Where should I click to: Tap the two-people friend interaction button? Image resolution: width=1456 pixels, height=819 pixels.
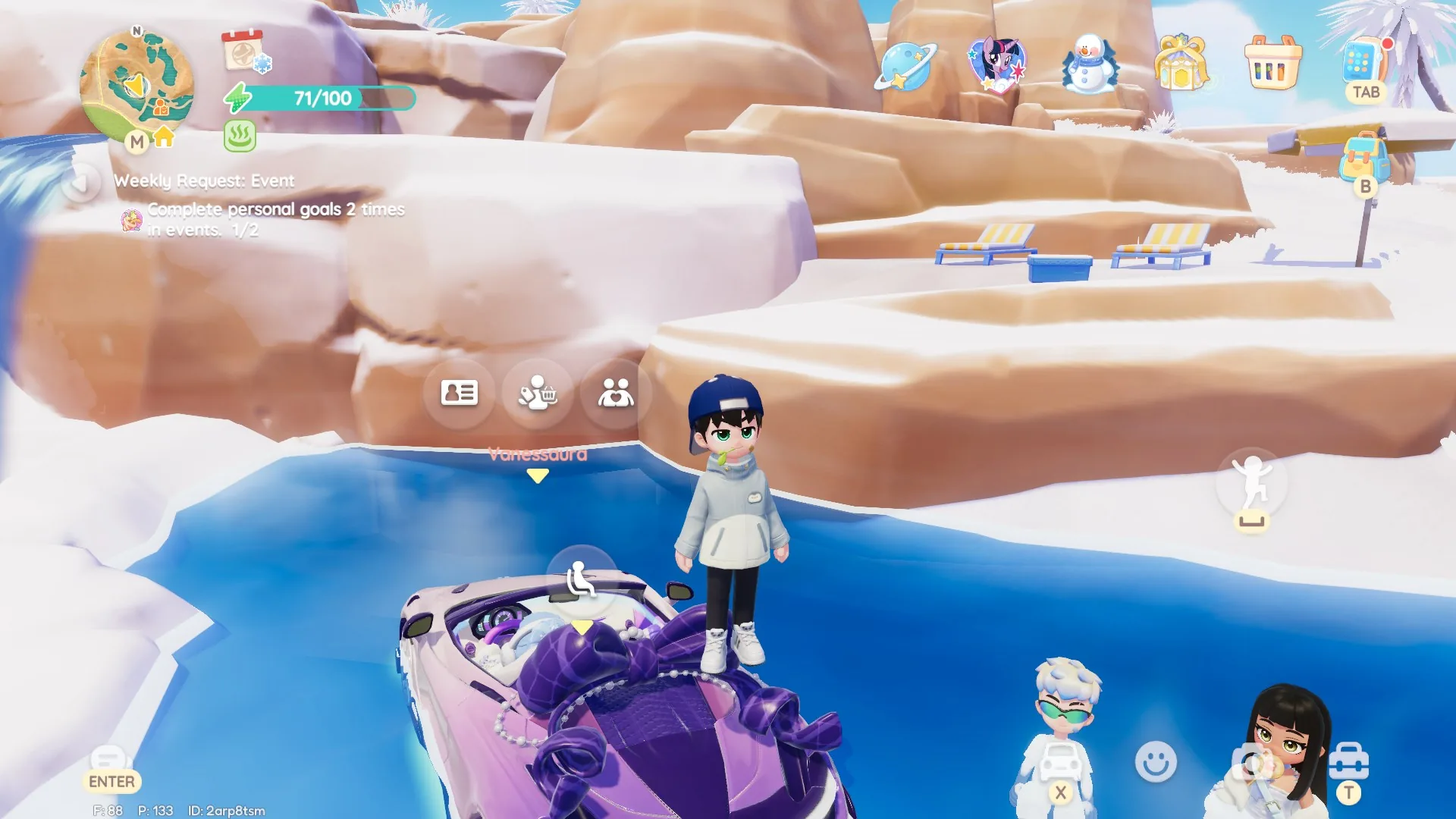616,393
